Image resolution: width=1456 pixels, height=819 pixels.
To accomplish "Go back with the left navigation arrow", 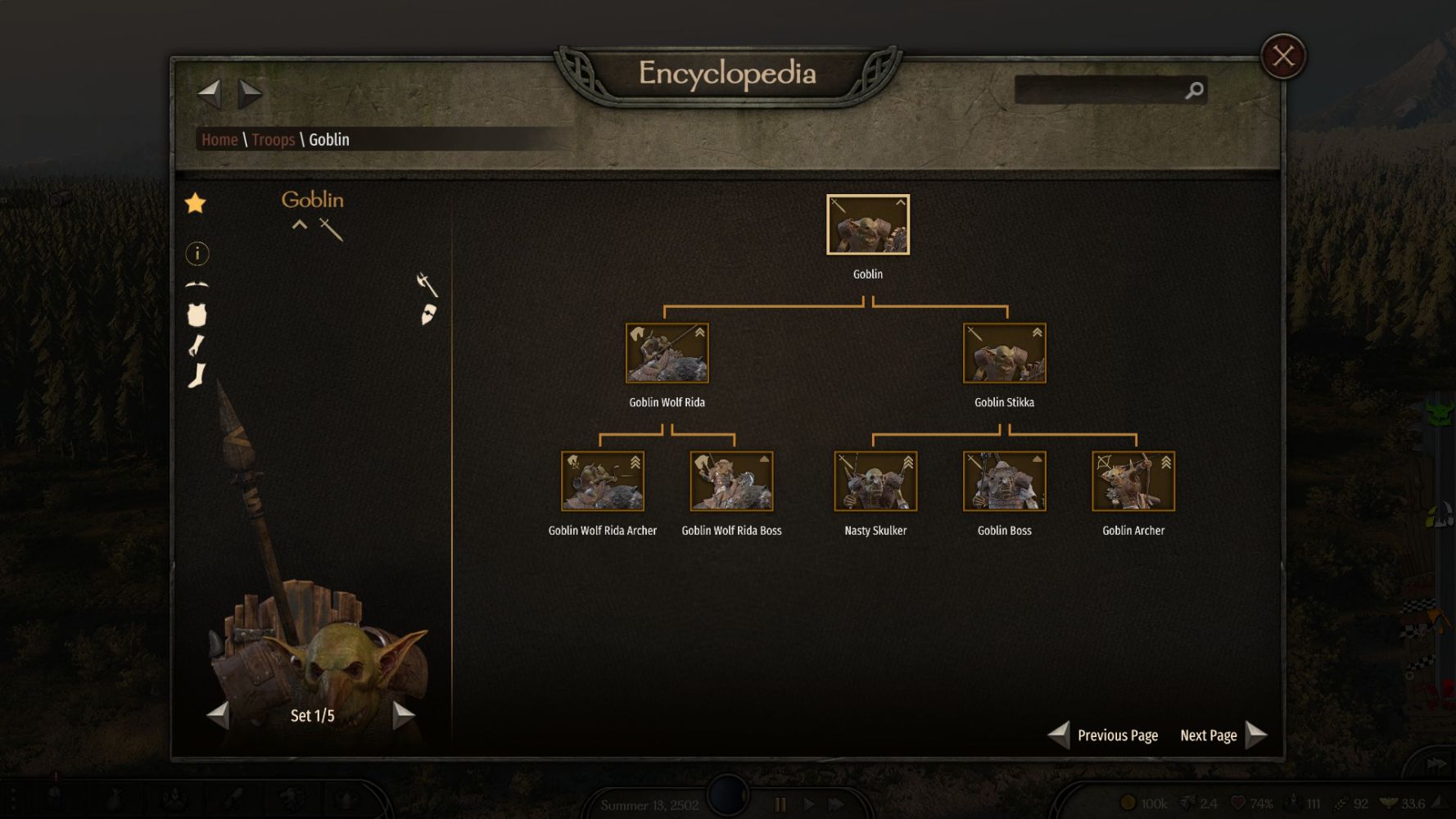I will point(210,93).
